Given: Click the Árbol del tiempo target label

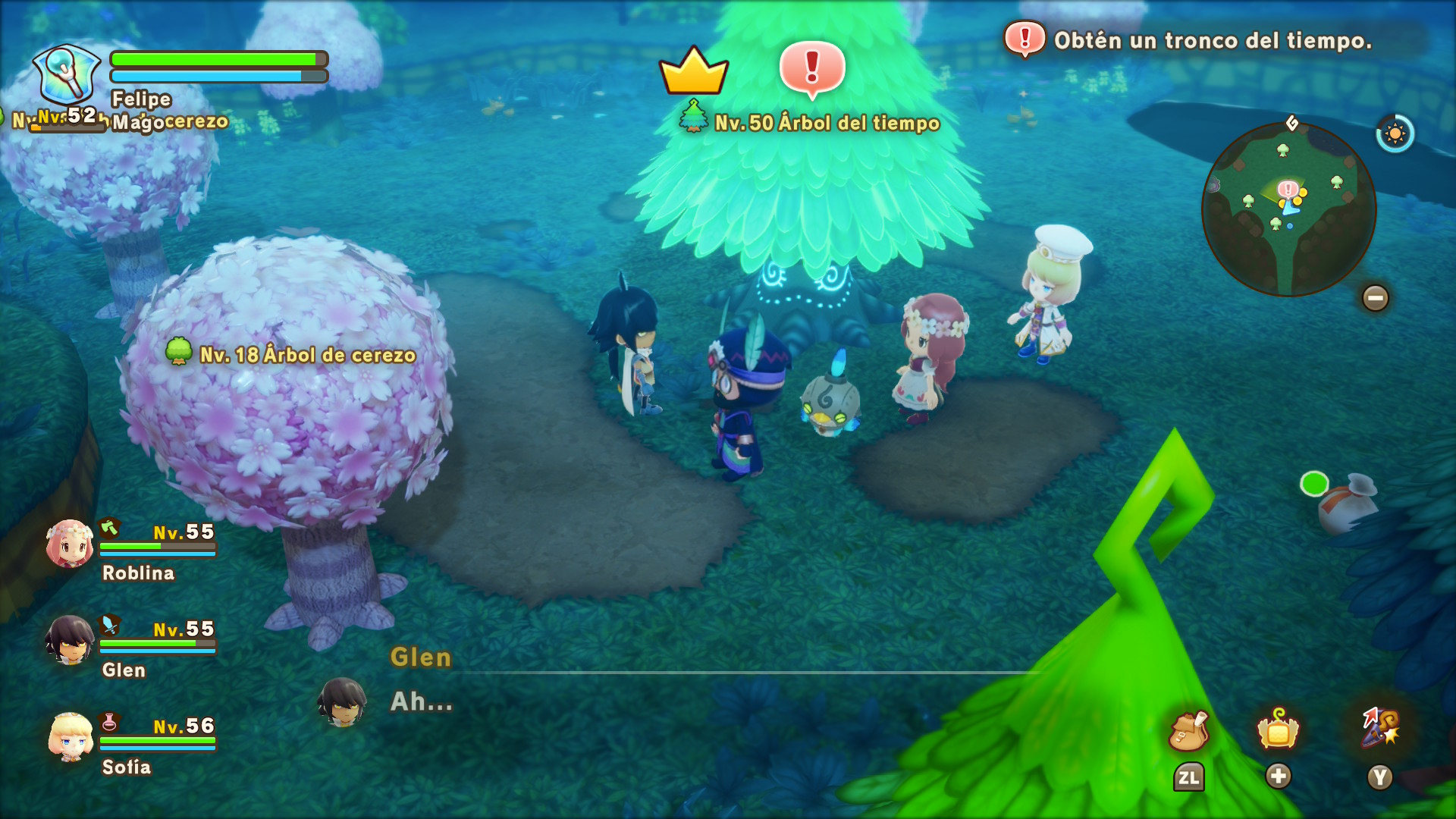Looking at the screenshot, I should [826, 123].
